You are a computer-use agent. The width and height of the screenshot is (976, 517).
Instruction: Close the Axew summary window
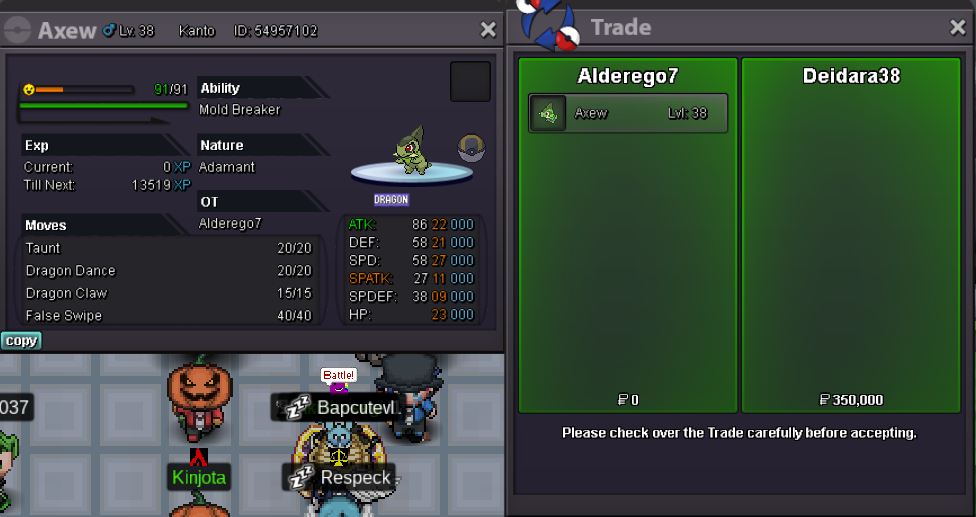coord(488,30)
